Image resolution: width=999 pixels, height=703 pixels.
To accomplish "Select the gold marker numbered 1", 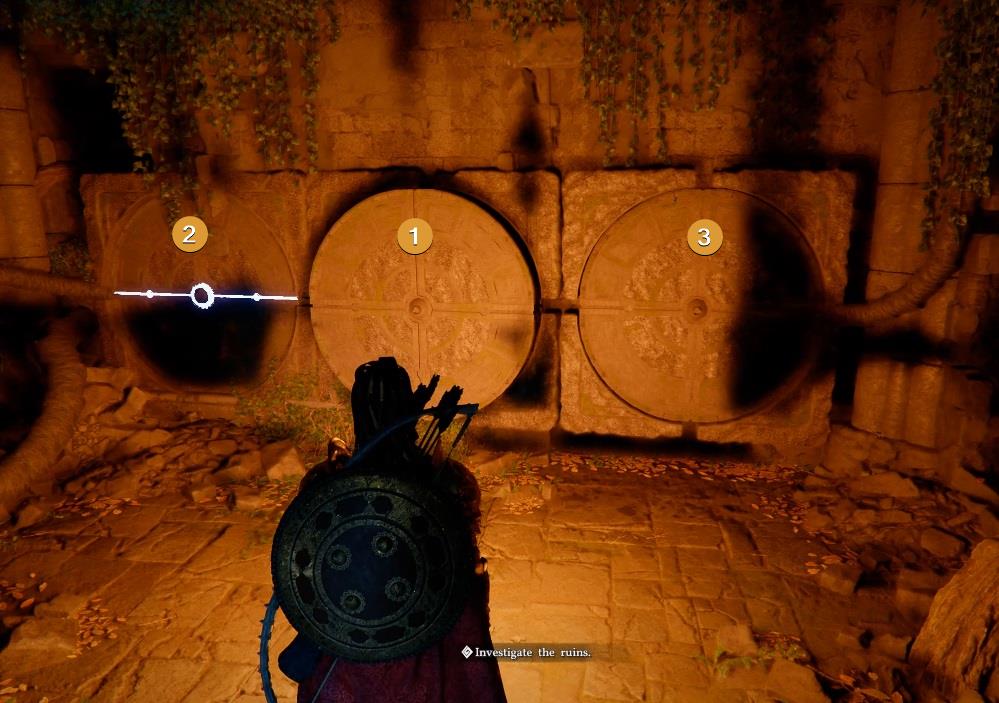I will (x=414, y=237).
